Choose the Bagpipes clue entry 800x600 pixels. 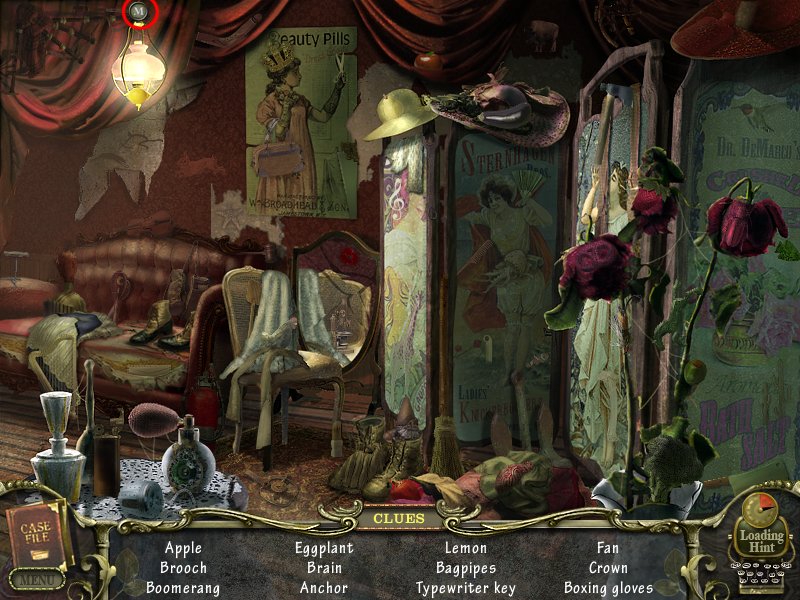click(466, 568)
